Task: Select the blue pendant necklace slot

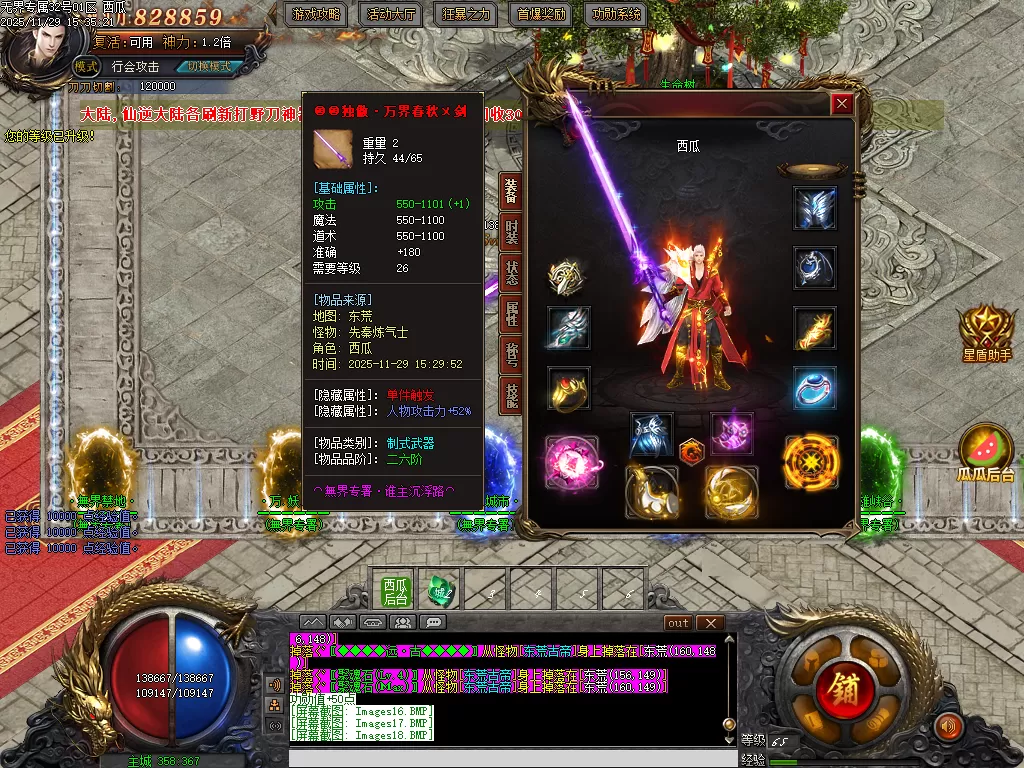Action: tap(815, 268)
